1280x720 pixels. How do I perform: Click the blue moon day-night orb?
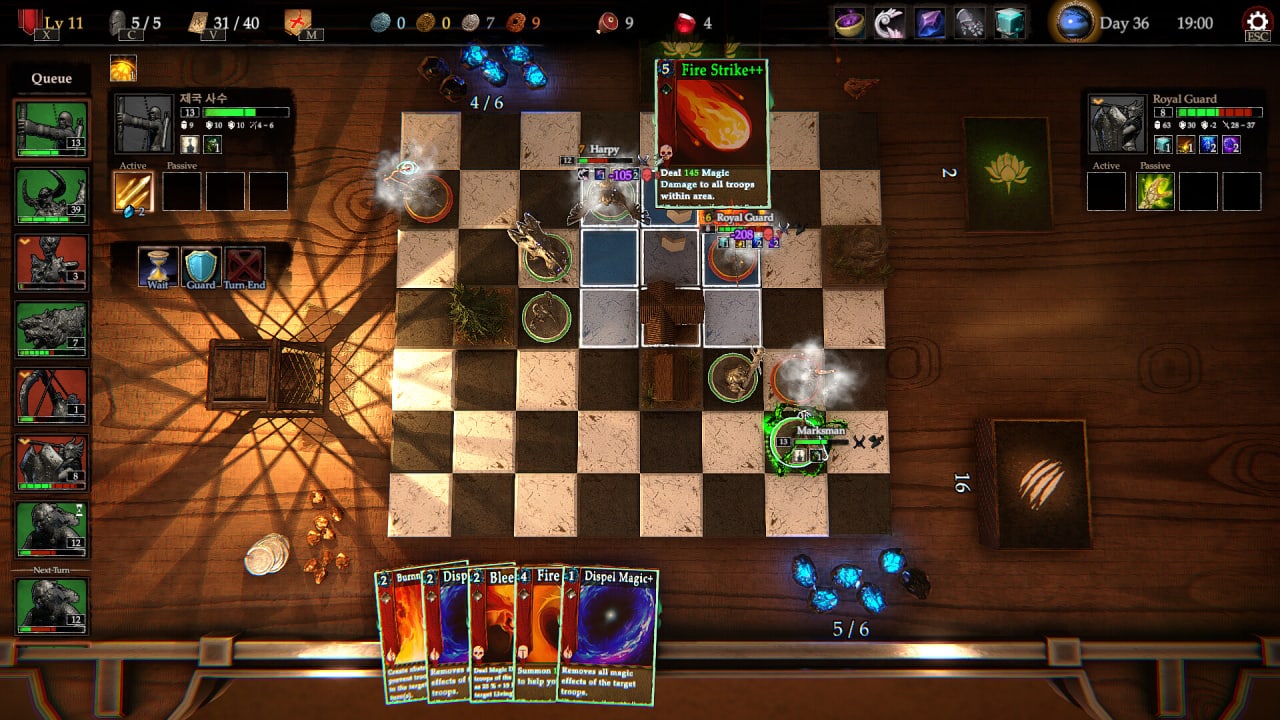tap(1072, 23)
